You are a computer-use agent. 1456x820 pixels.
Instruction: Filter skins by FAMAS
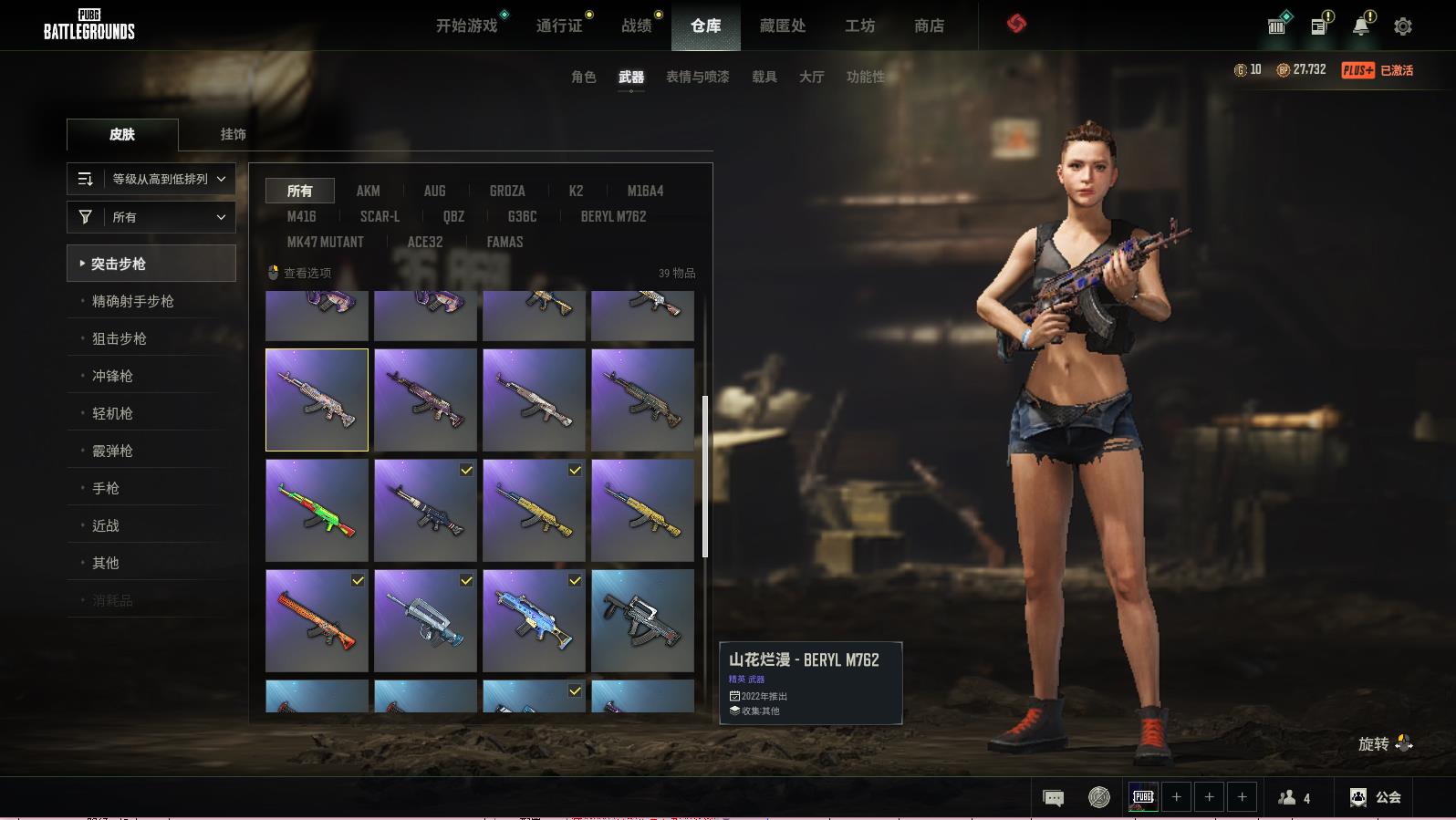pyautogui.click(x=504, y=242)
